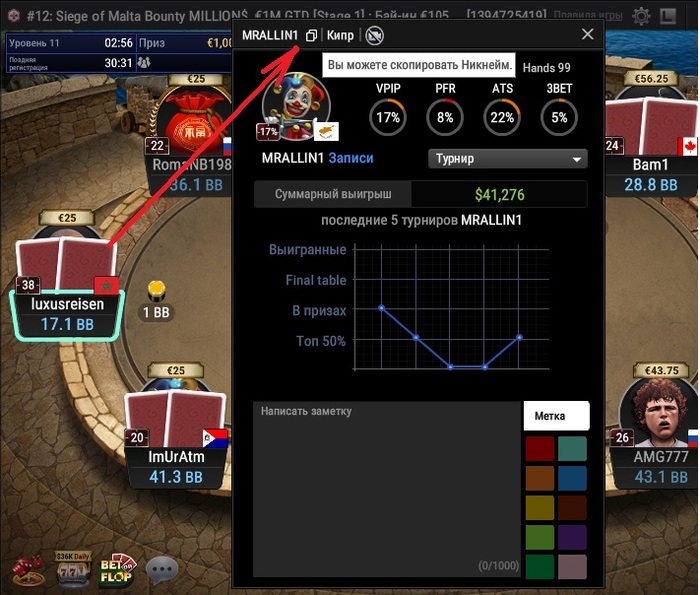Pick the yellow label color
Image resolution: width=700 pixels, height=595 pixels.
tap(540, 508)
